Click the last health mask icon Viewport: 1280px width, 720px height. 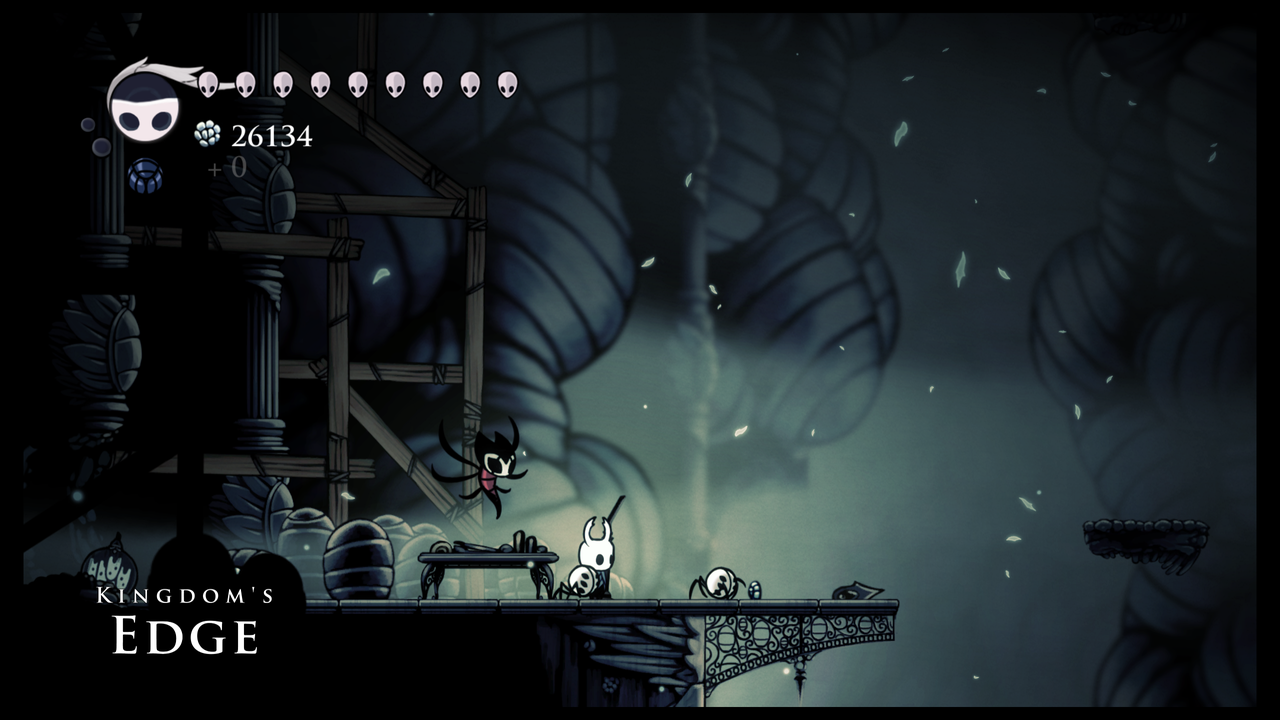point(507,83)
